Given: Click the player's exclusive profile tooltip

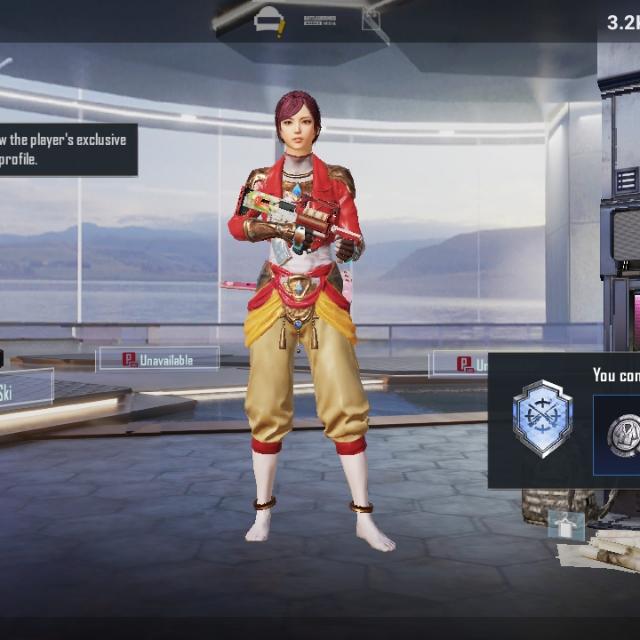Looking at the screenshot, I should (66, 149).
